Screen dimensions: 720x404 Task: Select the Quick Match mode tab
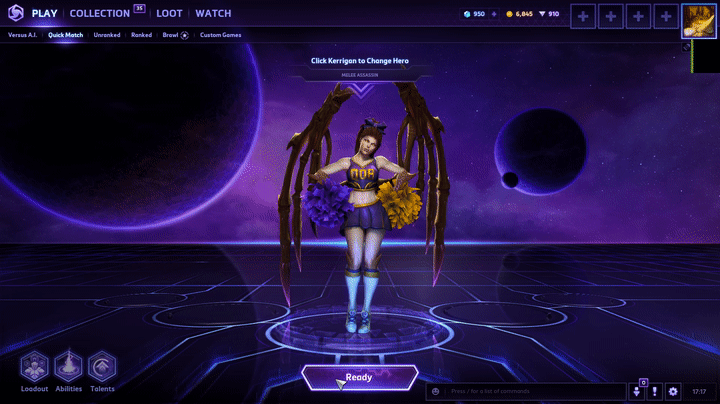click(x=66, y=35)
